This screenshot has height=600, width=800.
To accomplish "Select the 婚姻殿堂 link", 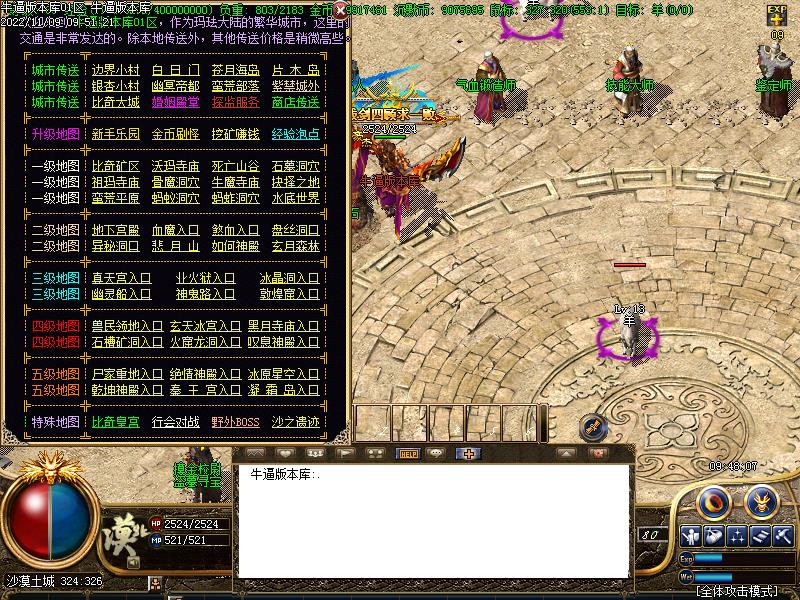I will (x=175, y=102).
